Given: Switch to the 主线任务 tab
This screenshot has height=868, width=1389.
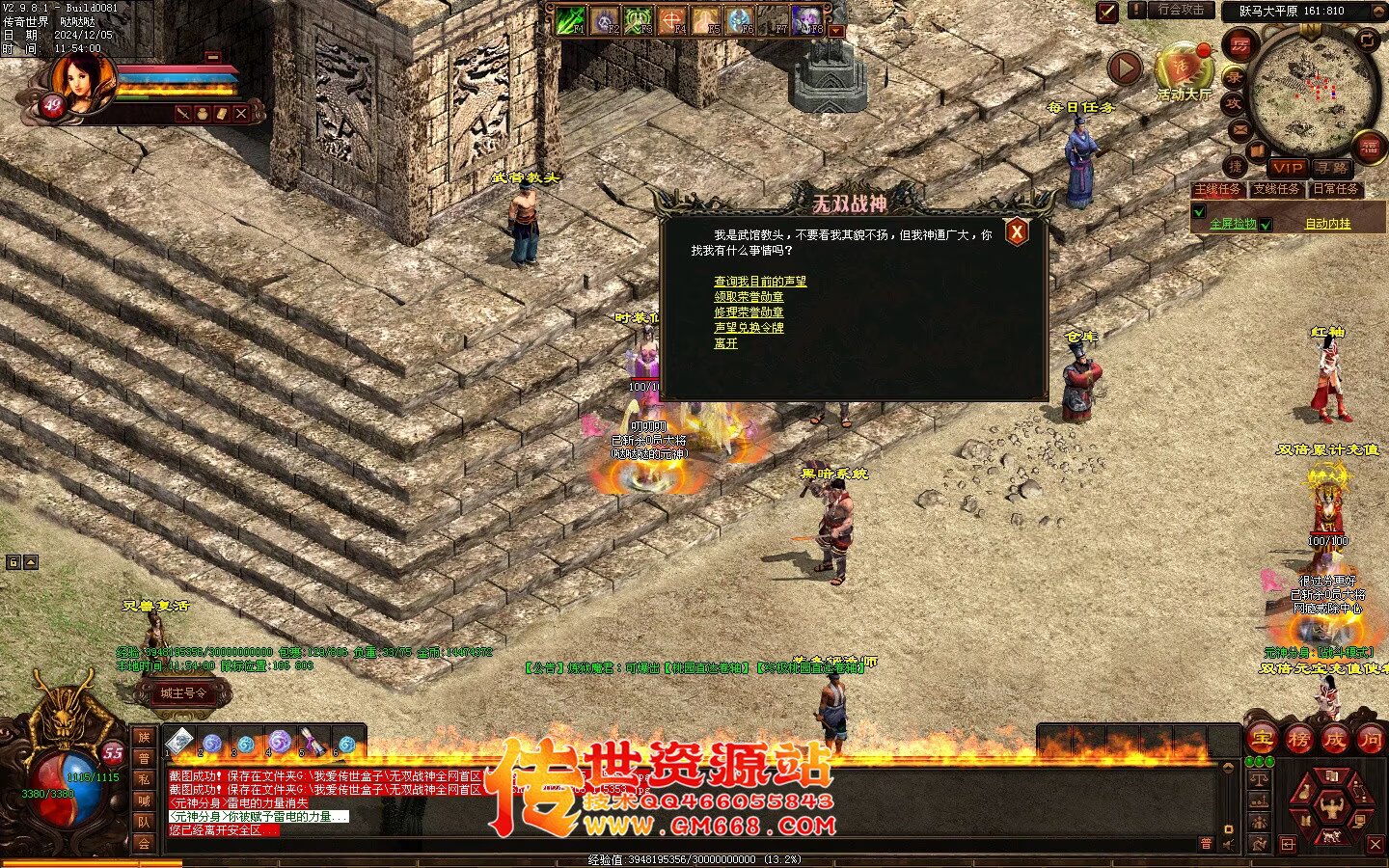Looking at the screenshot, I should tap(1218, 190).
